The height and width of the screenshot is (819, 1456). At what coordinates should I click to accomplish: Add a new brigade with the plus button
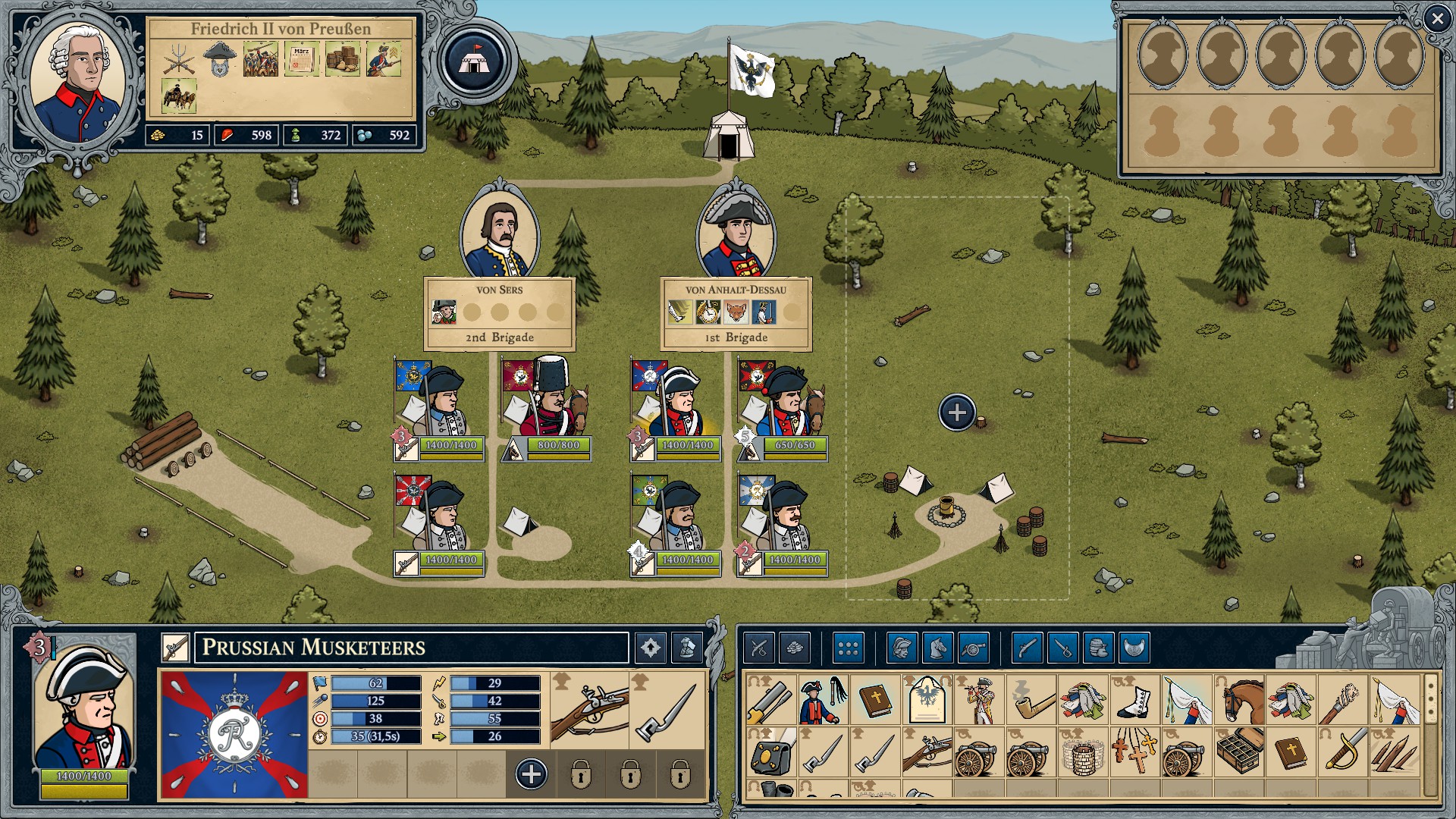[957, 413]
